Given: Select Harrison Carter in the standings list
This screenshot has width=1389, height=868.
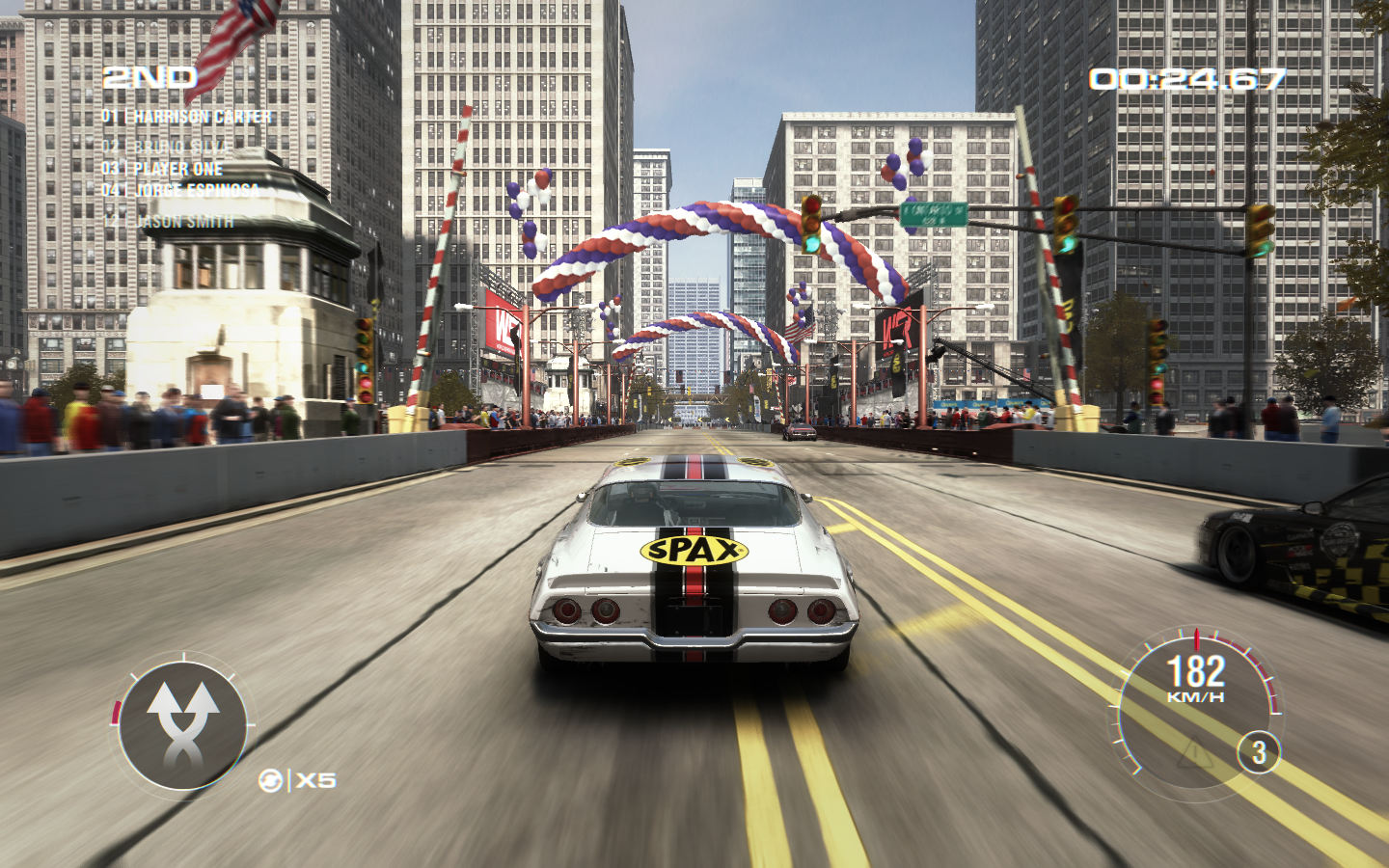Looking at the screenshot, I should pos(188,117).
